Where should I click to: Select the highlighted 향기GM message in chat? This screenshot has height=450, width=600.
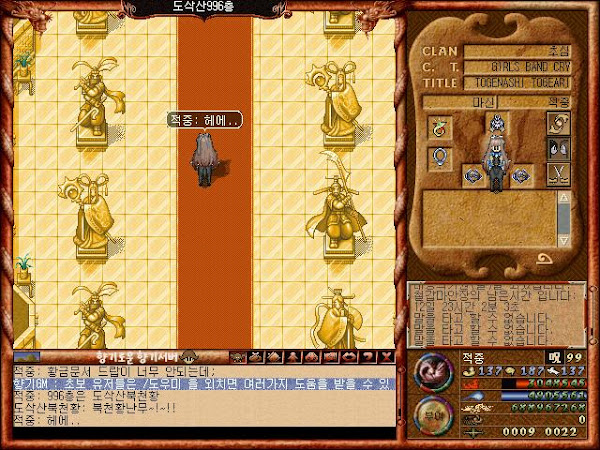200,382
